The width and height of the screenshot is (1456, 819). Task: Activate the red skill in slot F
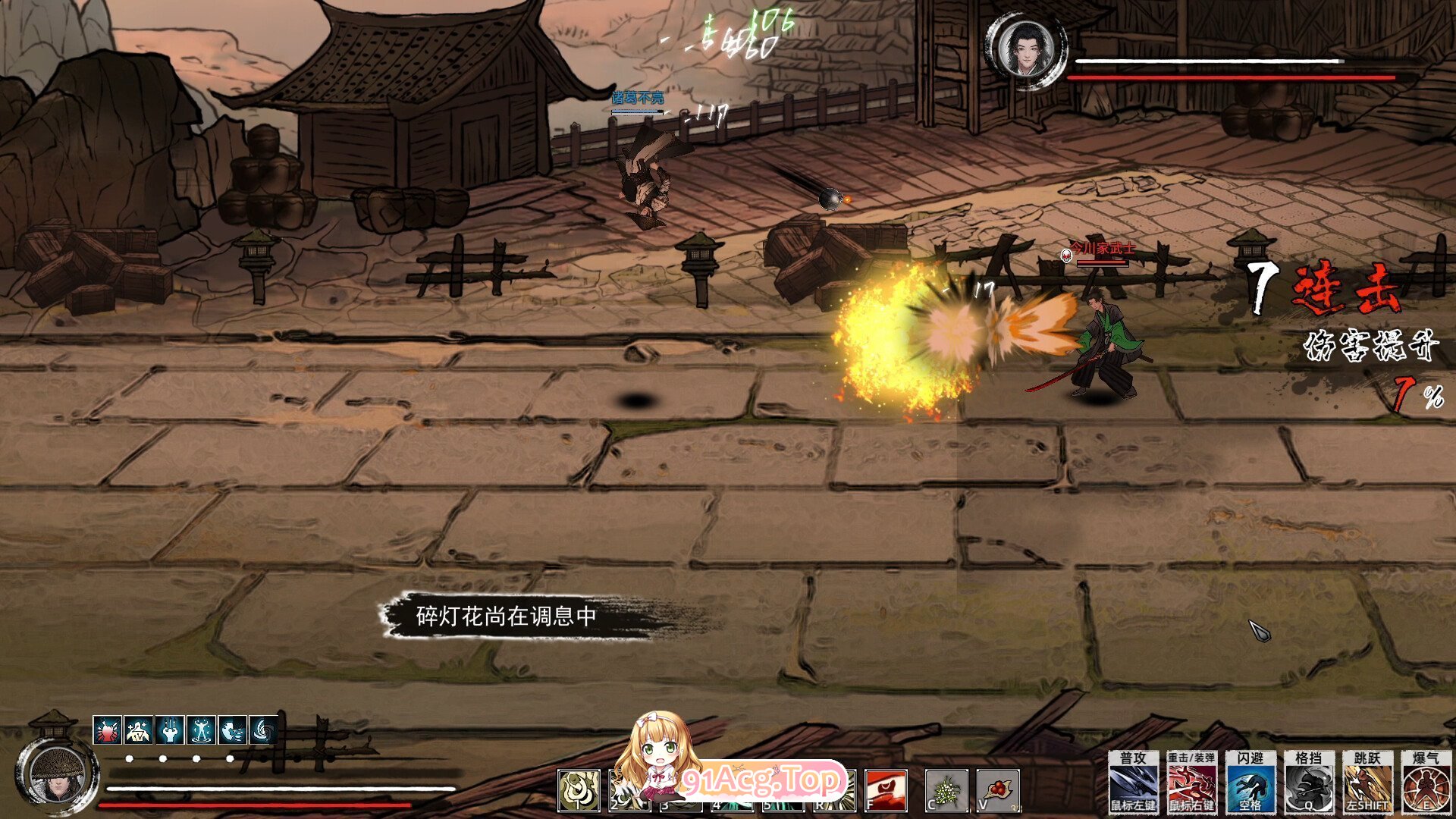click(886, 790)
